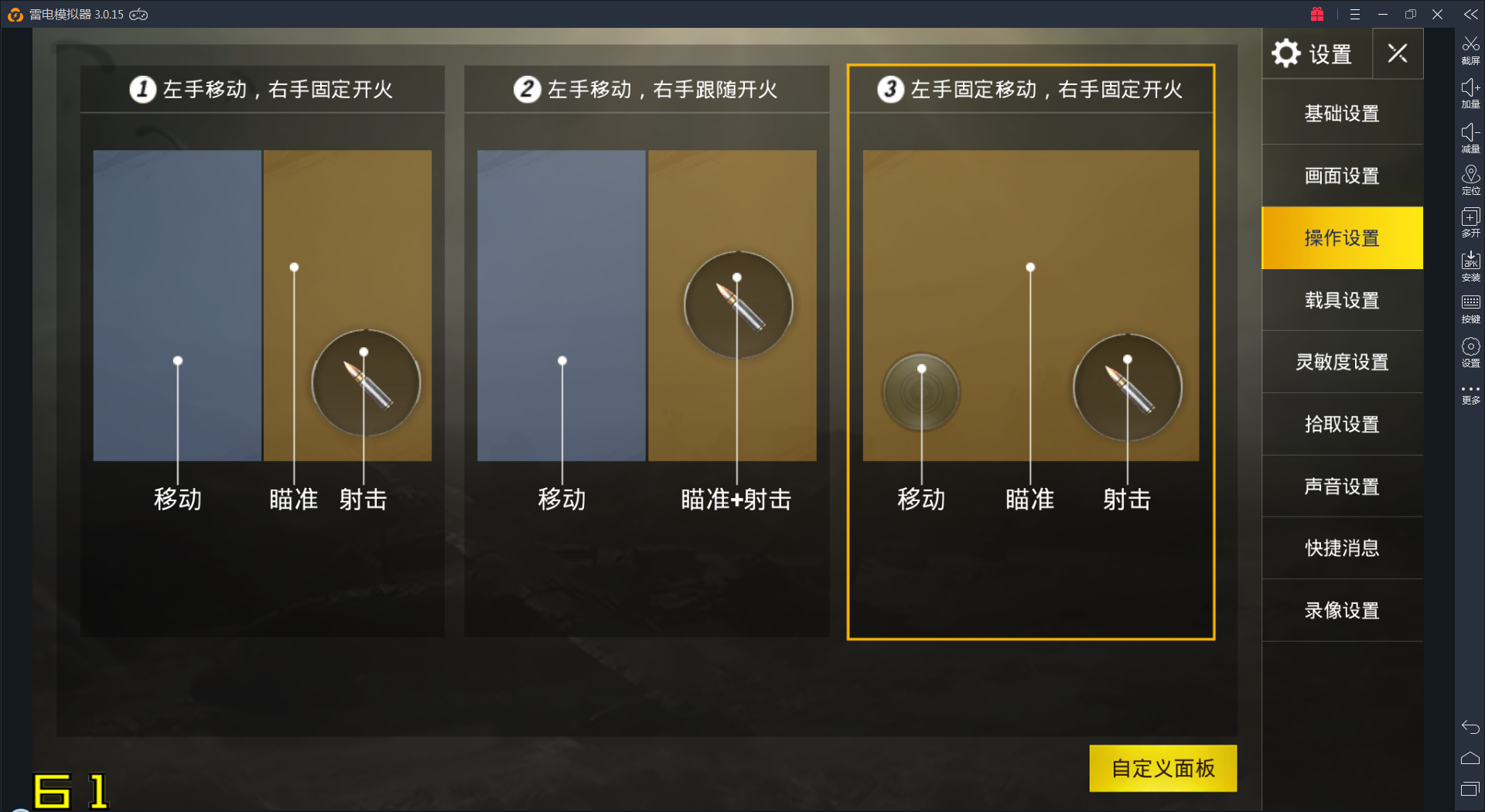Screen dimensions: 1485x812
Task: Select control scheme 2: right follow fire
Action: pyautogui.click(x=647, y=309)
